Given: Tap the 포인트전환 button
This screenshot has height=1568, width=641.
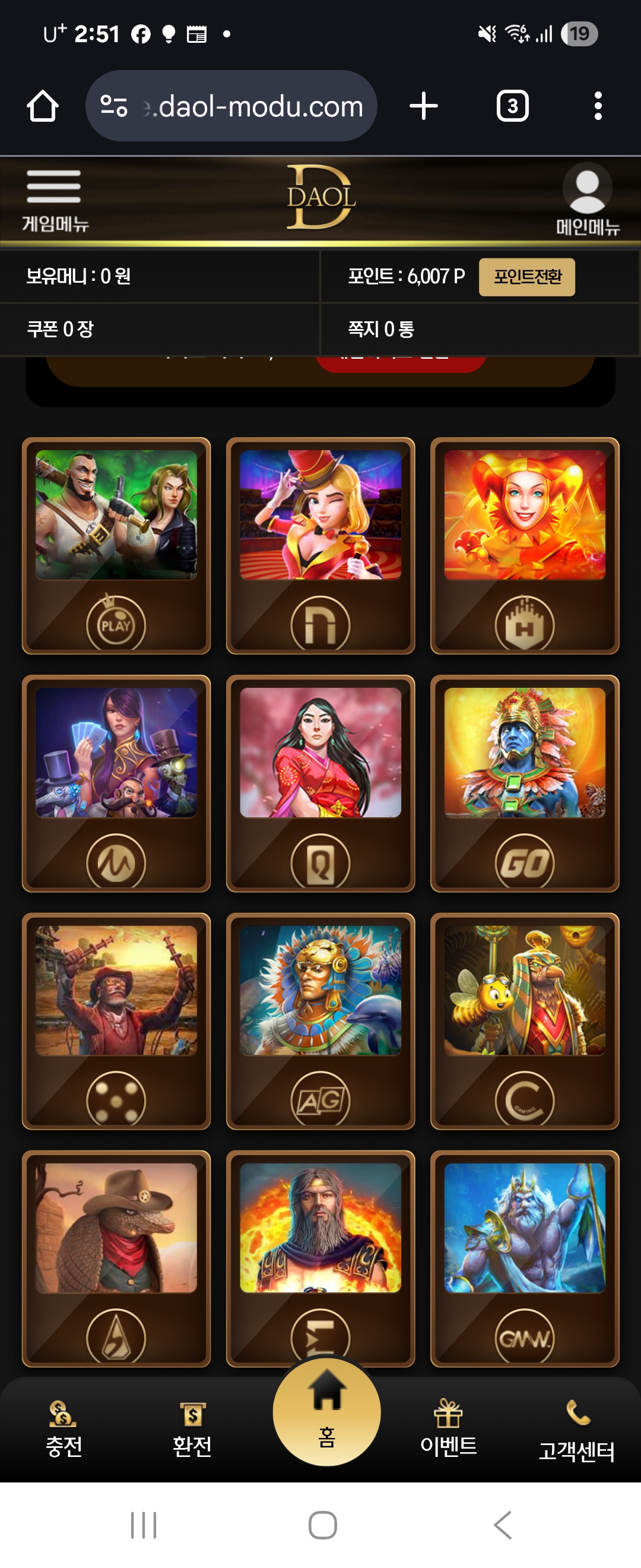Looking at the screenshot, I should click(526, 277).
